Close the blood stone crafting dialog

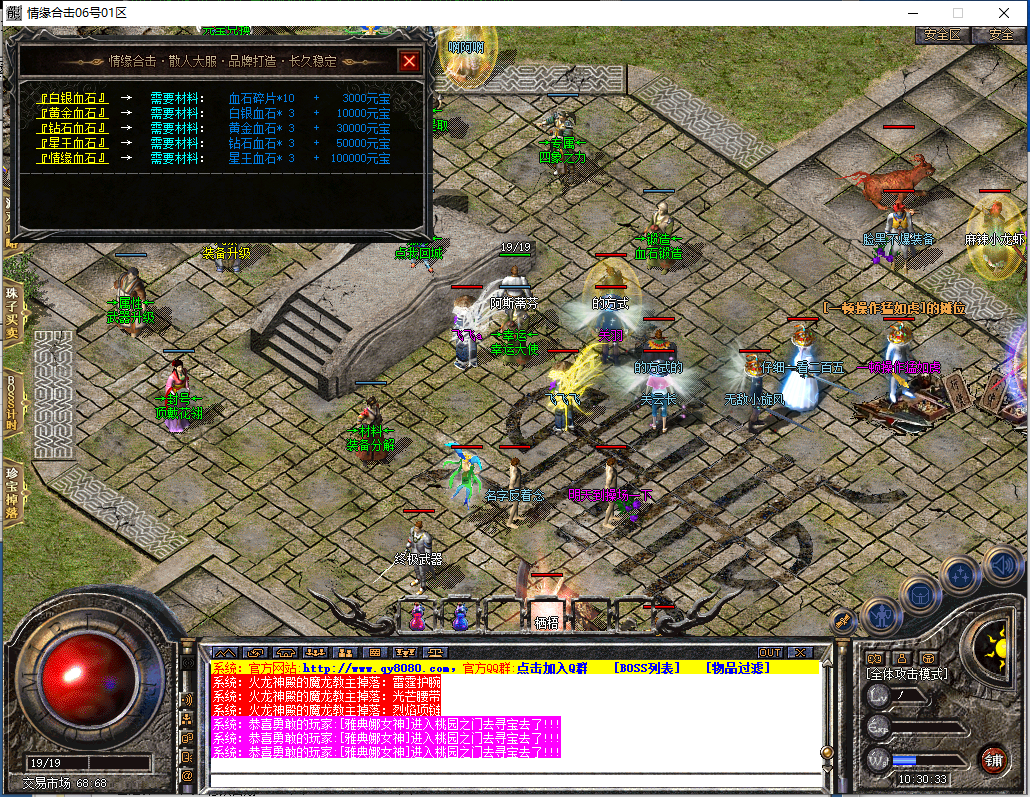408,61
